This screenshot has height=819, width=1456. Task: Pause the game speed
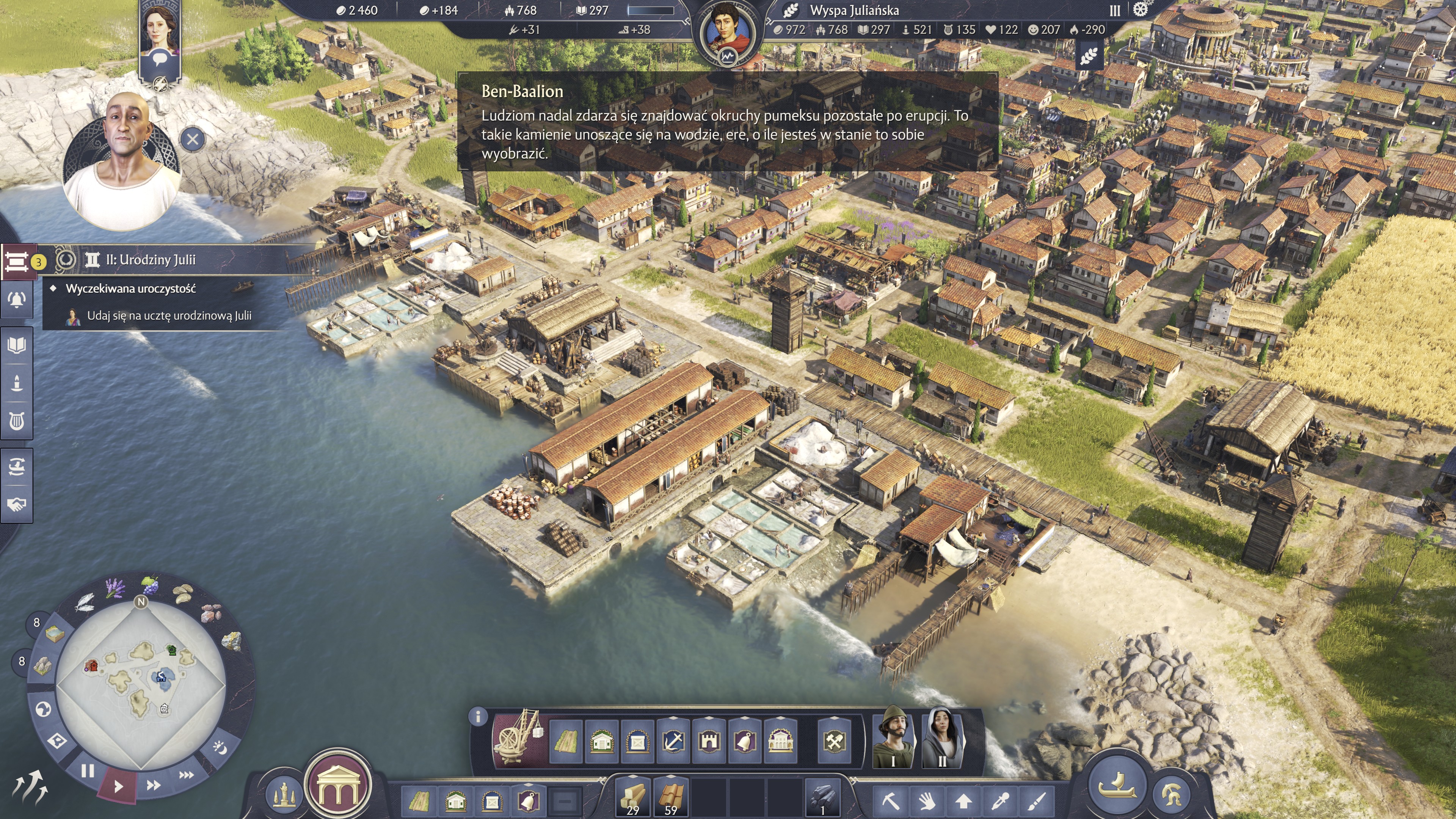(x=88, y=771)
